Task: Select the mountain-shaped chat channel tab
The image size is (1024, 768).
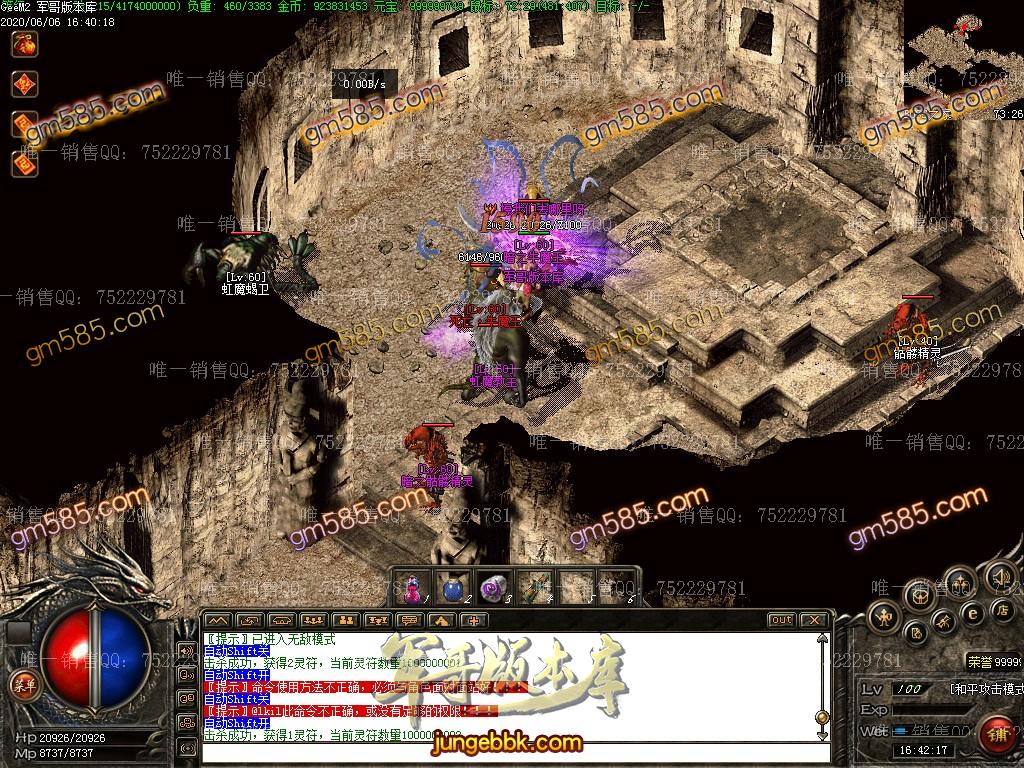Action: coord(216,620)
